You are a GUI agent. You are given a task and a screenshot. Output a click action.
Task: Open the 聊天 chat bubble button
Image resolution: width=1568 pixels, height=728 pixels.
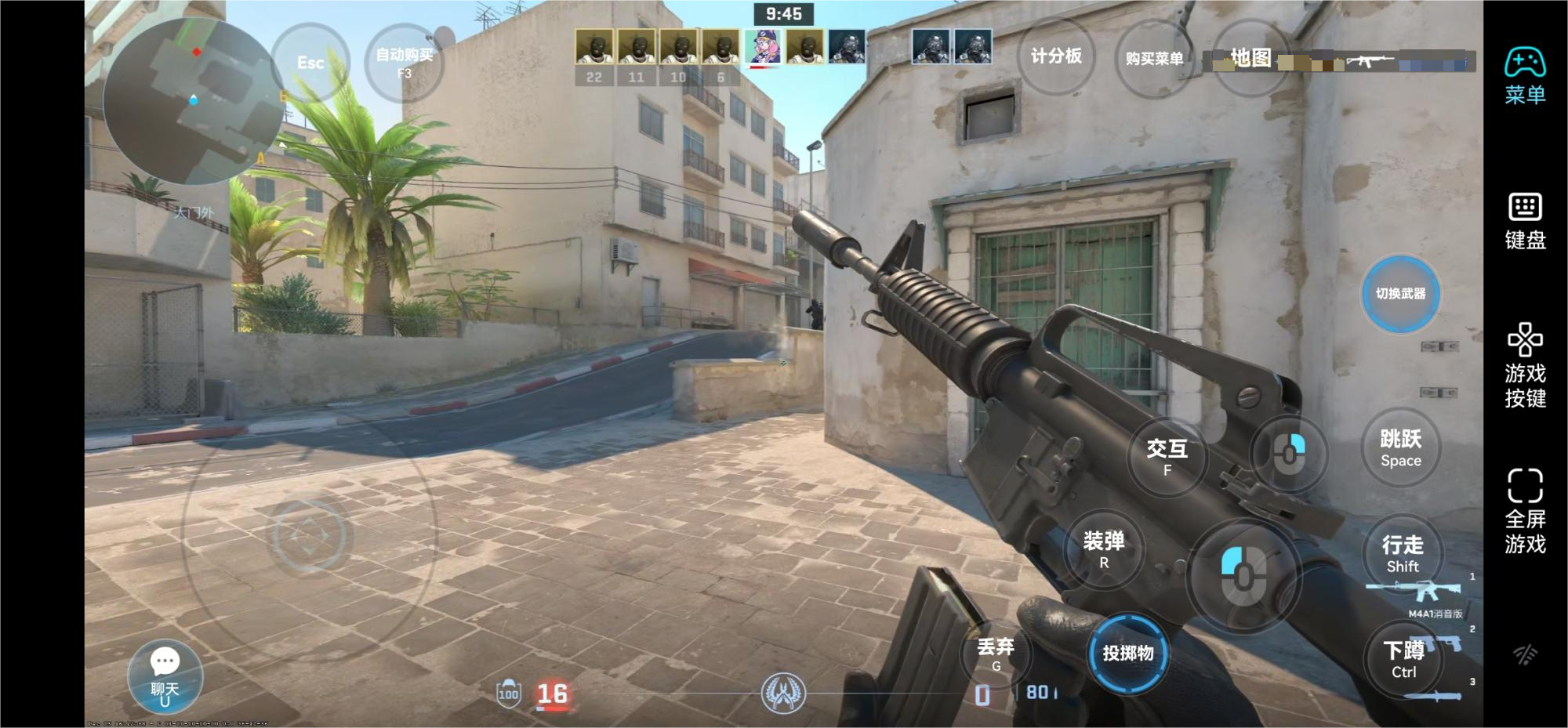click(x=165, y=675)
